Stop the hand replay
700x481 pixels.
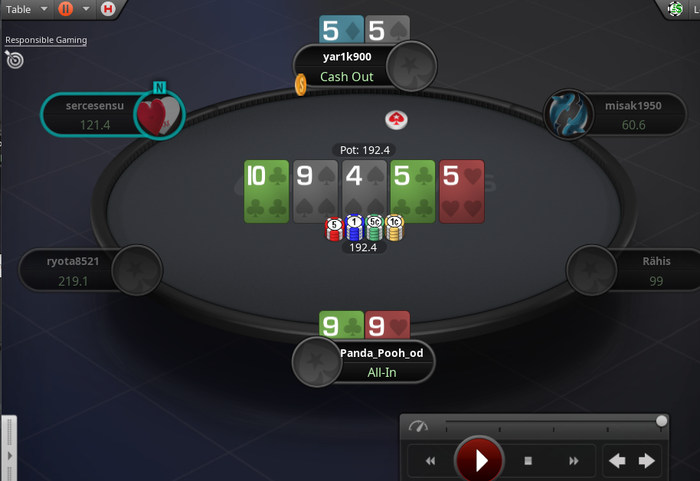528,461
